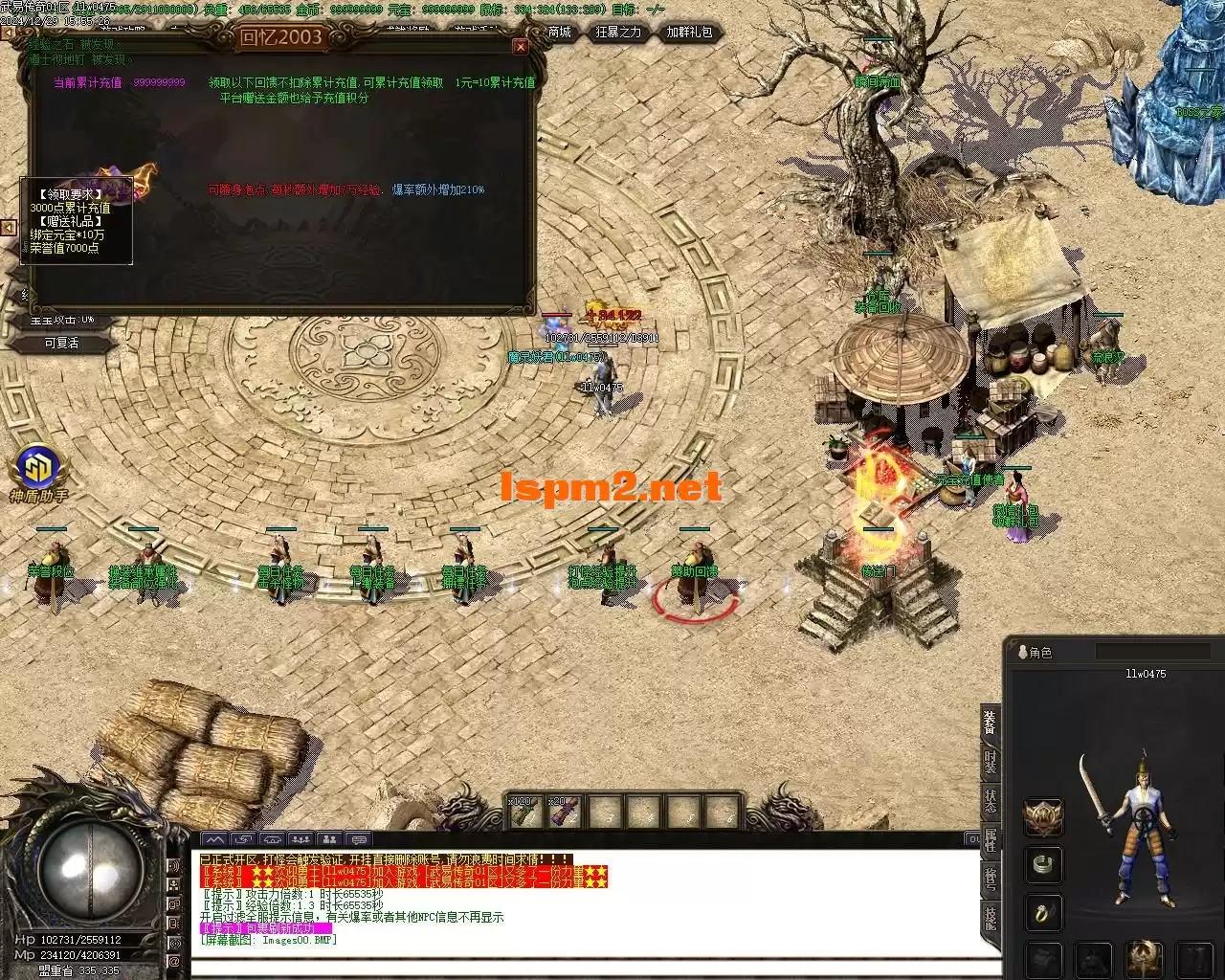Screen dimensions: 1225x980
Task: Open the 狂暴之力 menu
Action: click(619, 33)
